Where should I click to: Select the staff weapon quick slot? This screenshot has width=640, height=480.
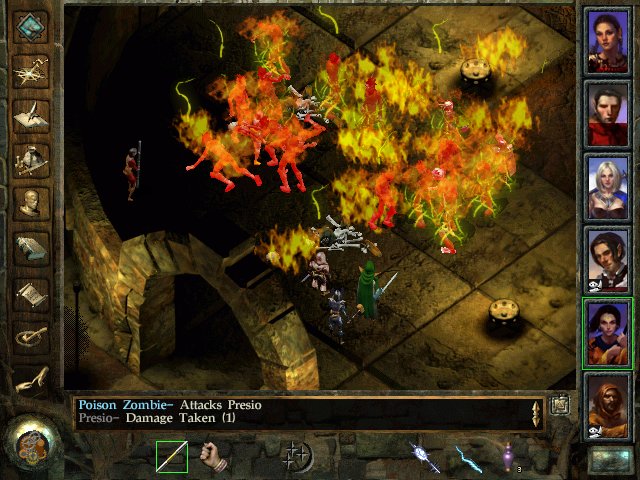[x=172, y=457]
